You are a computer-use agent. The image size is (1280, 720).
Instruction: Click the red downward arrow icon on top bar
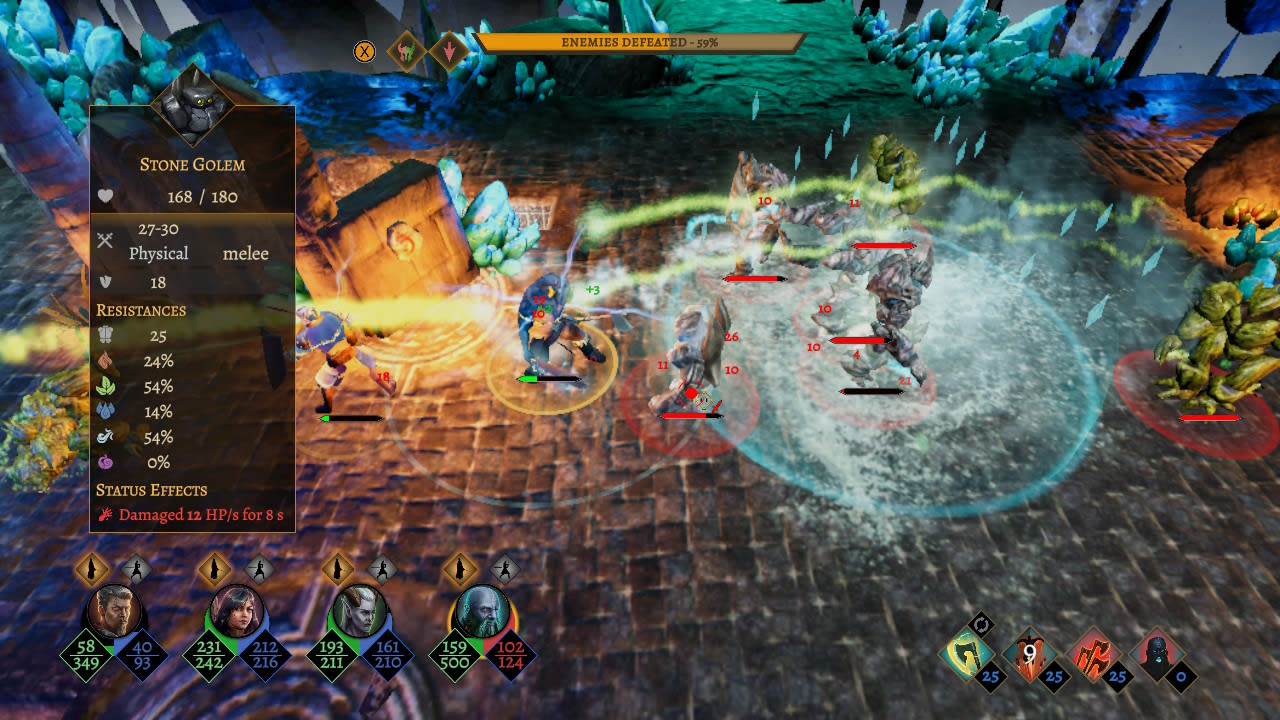[447, 49]
